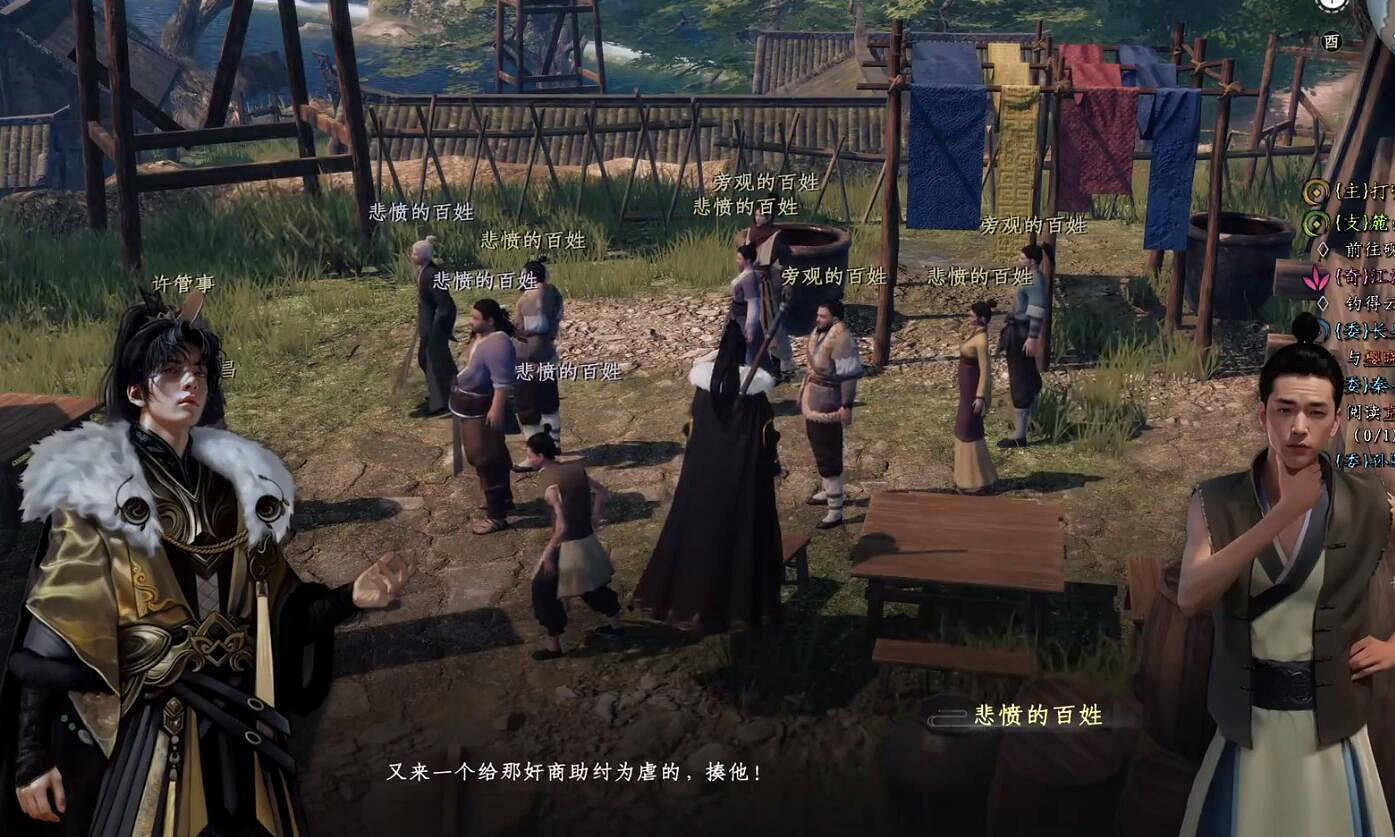This screenshot has height=837, width=1395.
Task: Select the golden 主 main quest icon
Action: (x=1314, y=194)
